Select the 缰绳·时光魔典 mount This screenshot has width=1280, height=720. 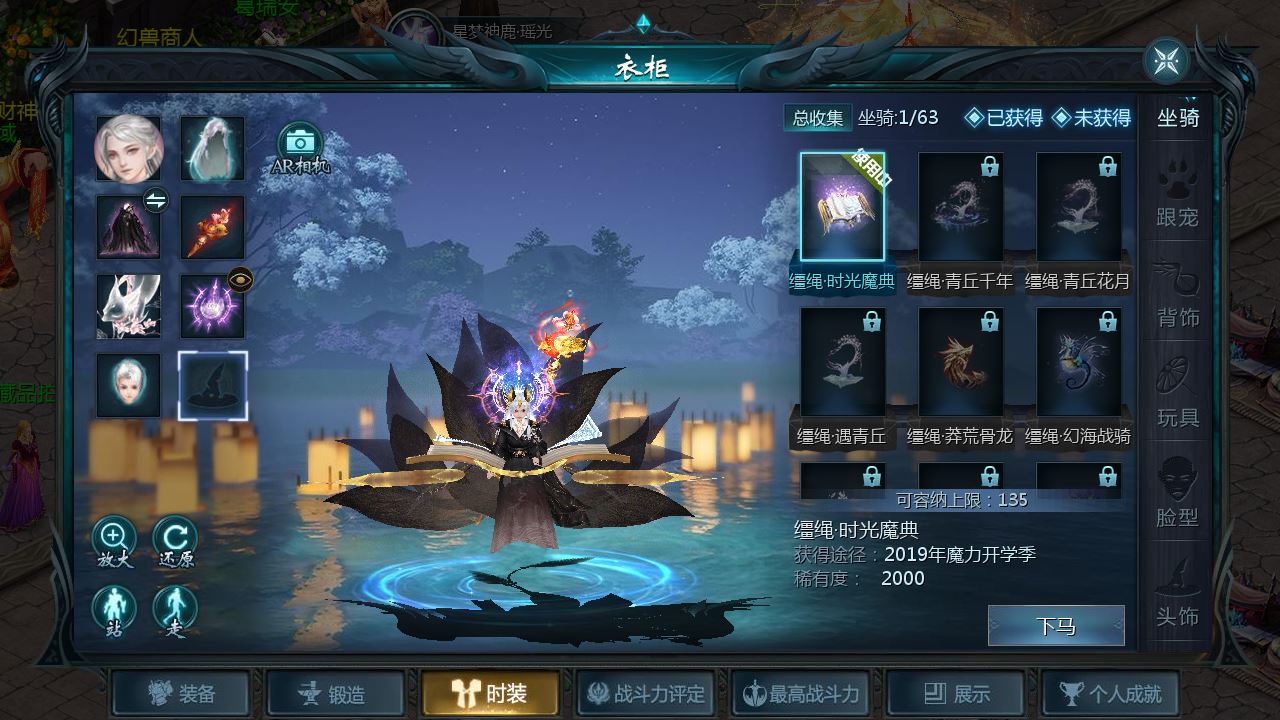pos(842,207)
